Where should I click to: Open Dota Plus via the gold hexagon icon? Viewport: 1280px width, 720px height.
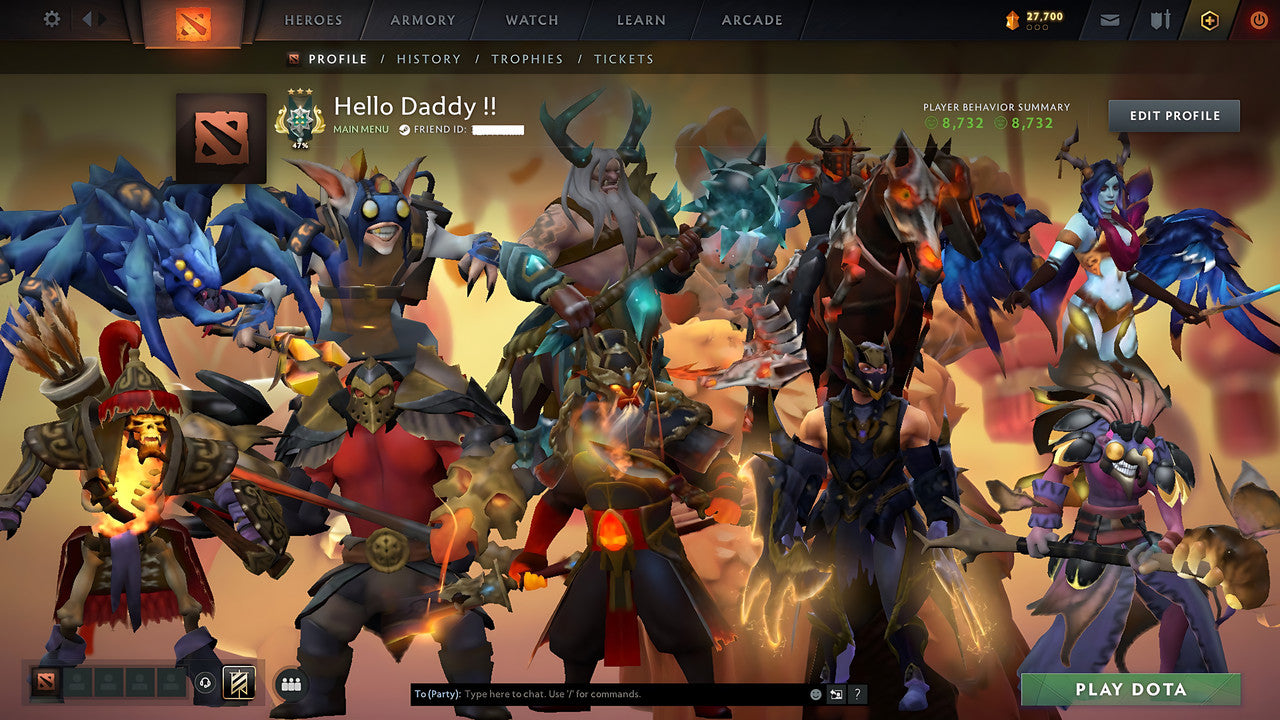pos(1208,19)
